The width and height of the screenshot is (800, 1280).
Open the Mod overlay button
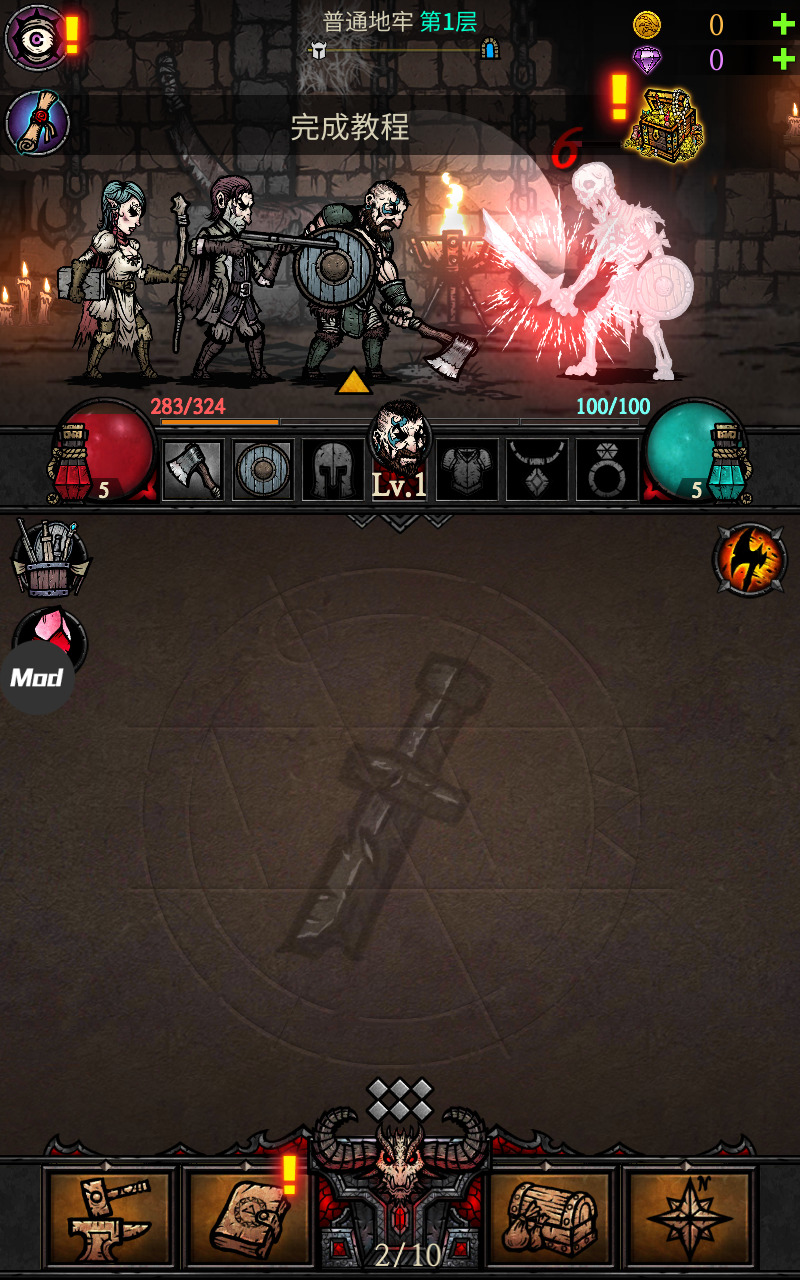[x=37, y=678]
